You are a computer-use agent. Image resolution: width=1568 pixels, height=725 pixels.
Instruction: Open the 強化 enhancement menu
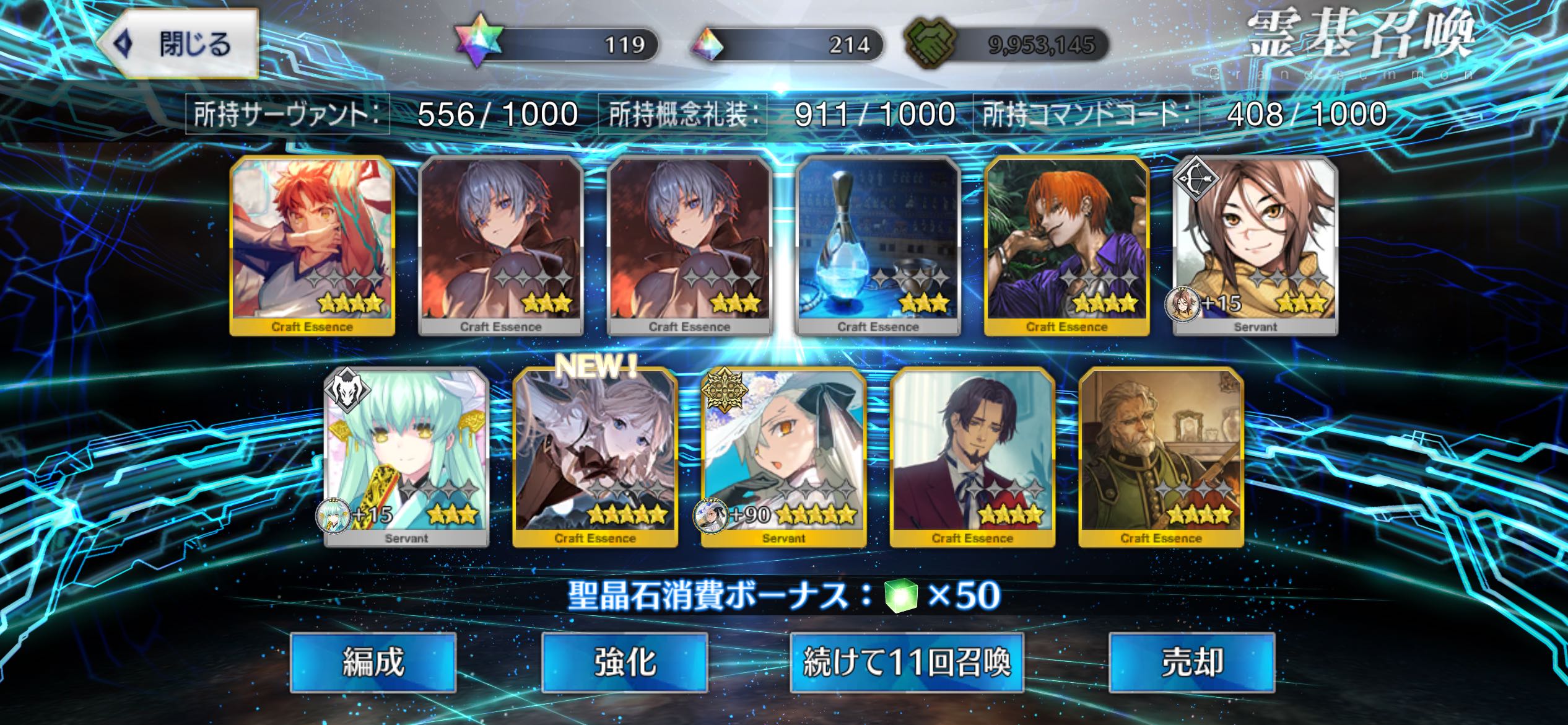coord(624,662)
